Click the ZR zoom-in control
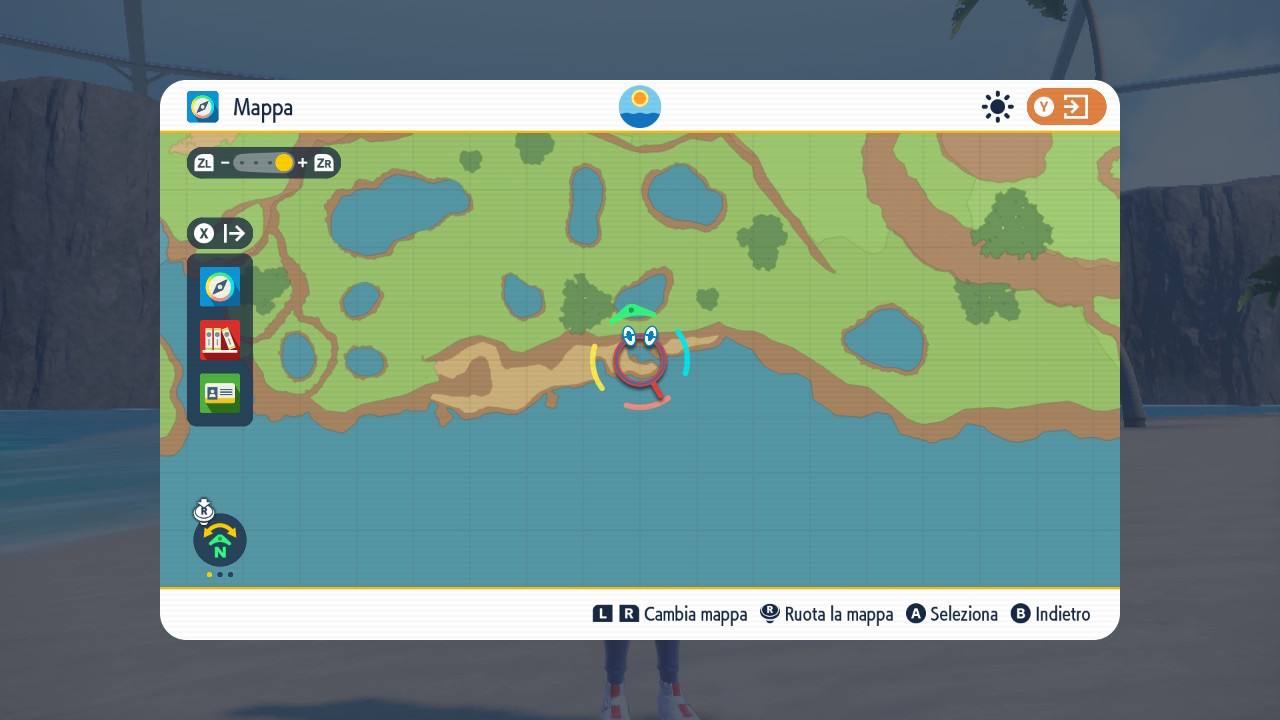The image size is (1280, 720). (323, 162)
